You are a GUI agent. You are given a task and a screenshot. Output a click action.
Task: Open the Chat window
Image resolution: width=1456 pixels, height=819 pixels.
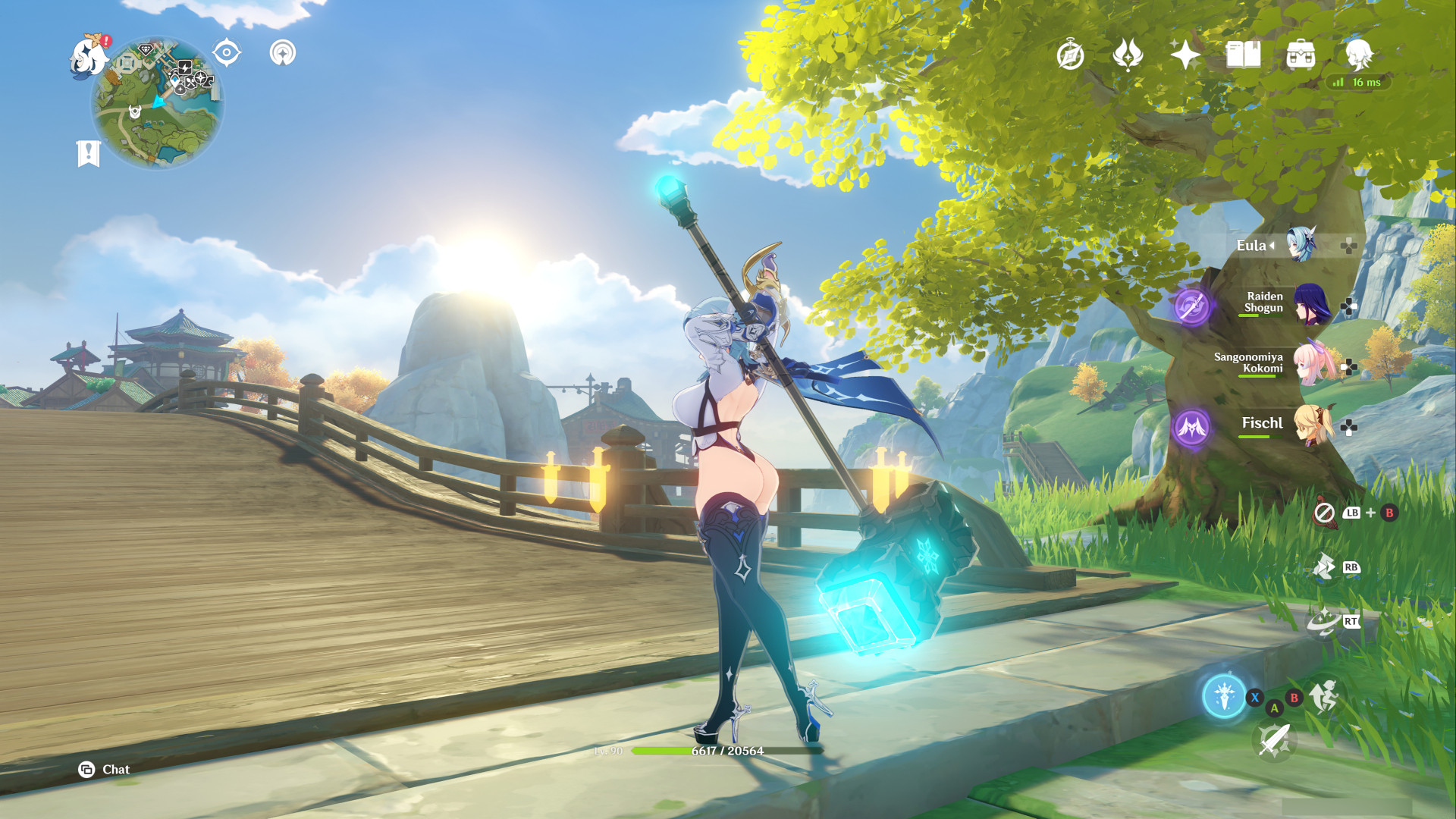click(106, 769)
